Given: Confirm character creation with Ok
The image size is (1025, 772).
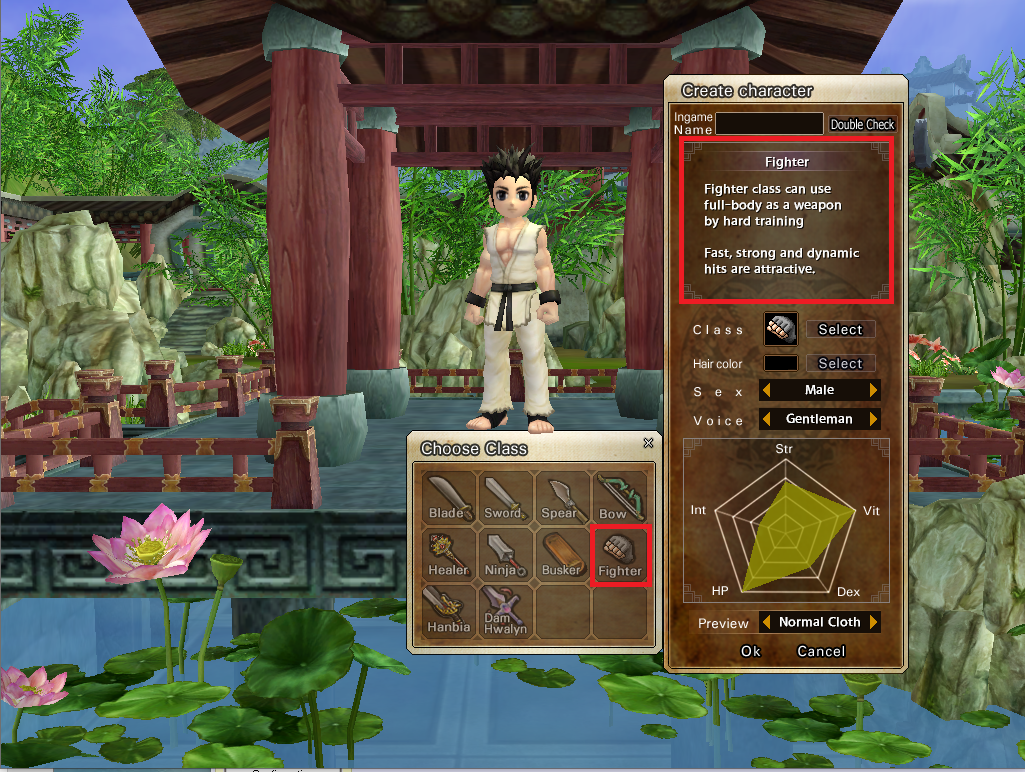Looking at the screenshot, I should [x=751, y=651].
